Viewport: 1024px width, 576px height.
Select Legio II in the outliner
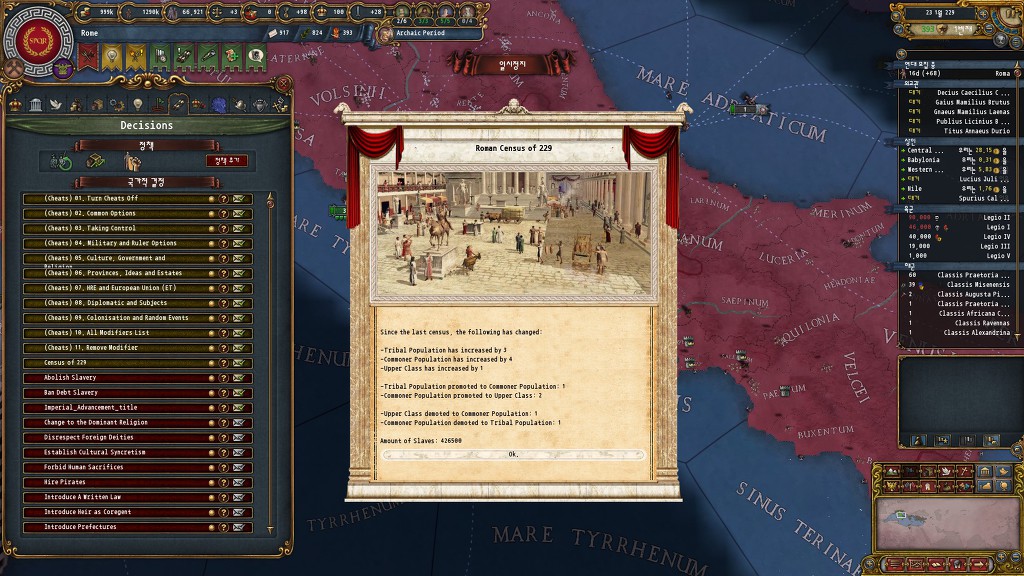960,217
